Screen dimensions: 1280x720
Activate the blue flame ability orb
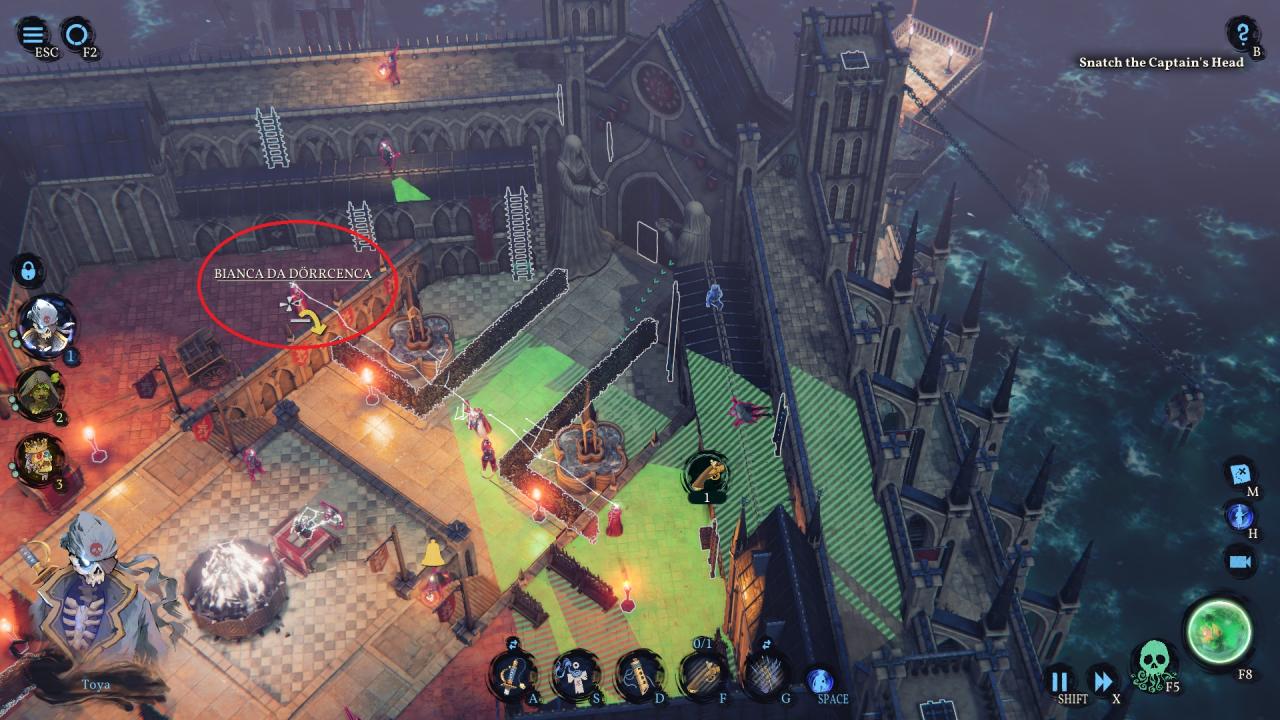coord(821,680)
